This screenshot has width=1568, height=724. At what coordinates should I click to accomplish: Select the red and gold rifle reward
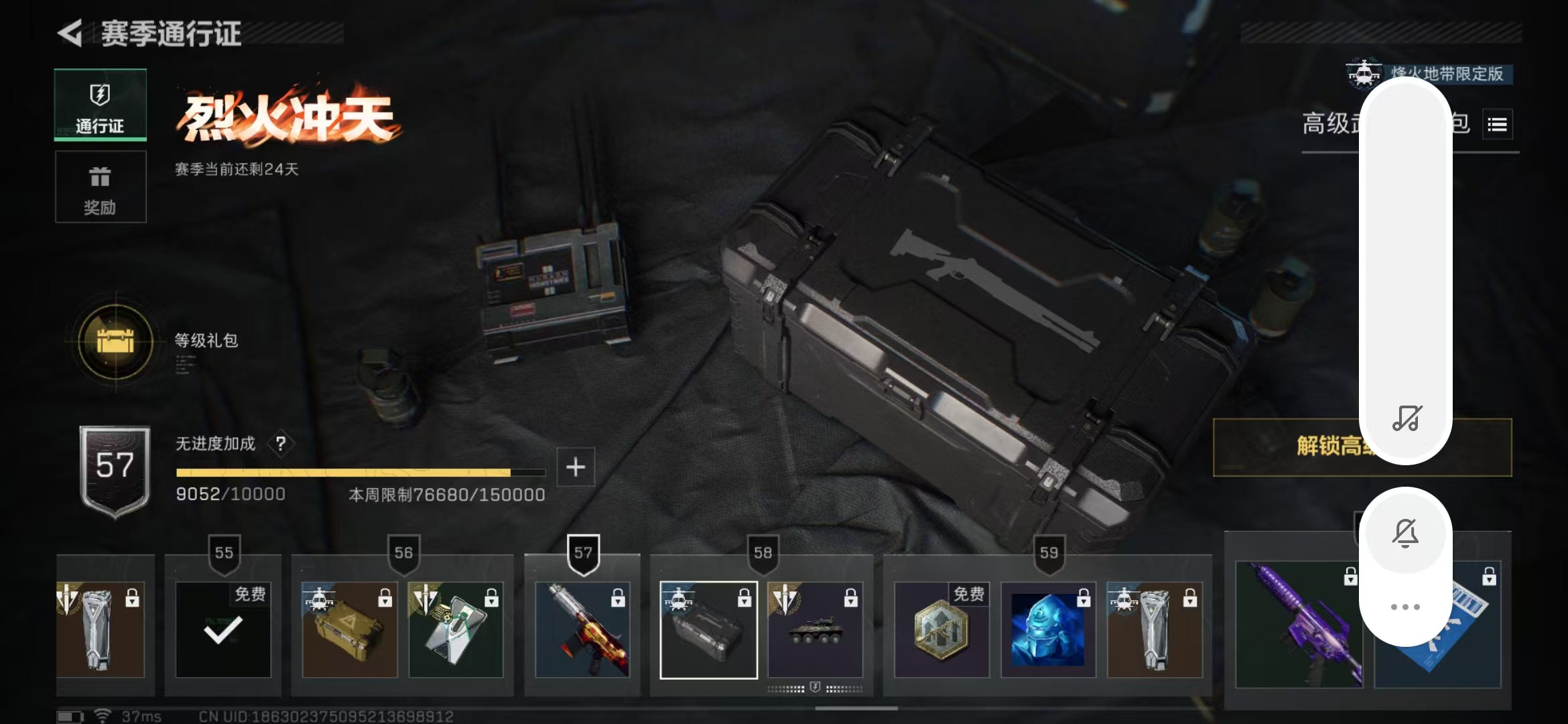pyautogui.click(x=582, y=629)
